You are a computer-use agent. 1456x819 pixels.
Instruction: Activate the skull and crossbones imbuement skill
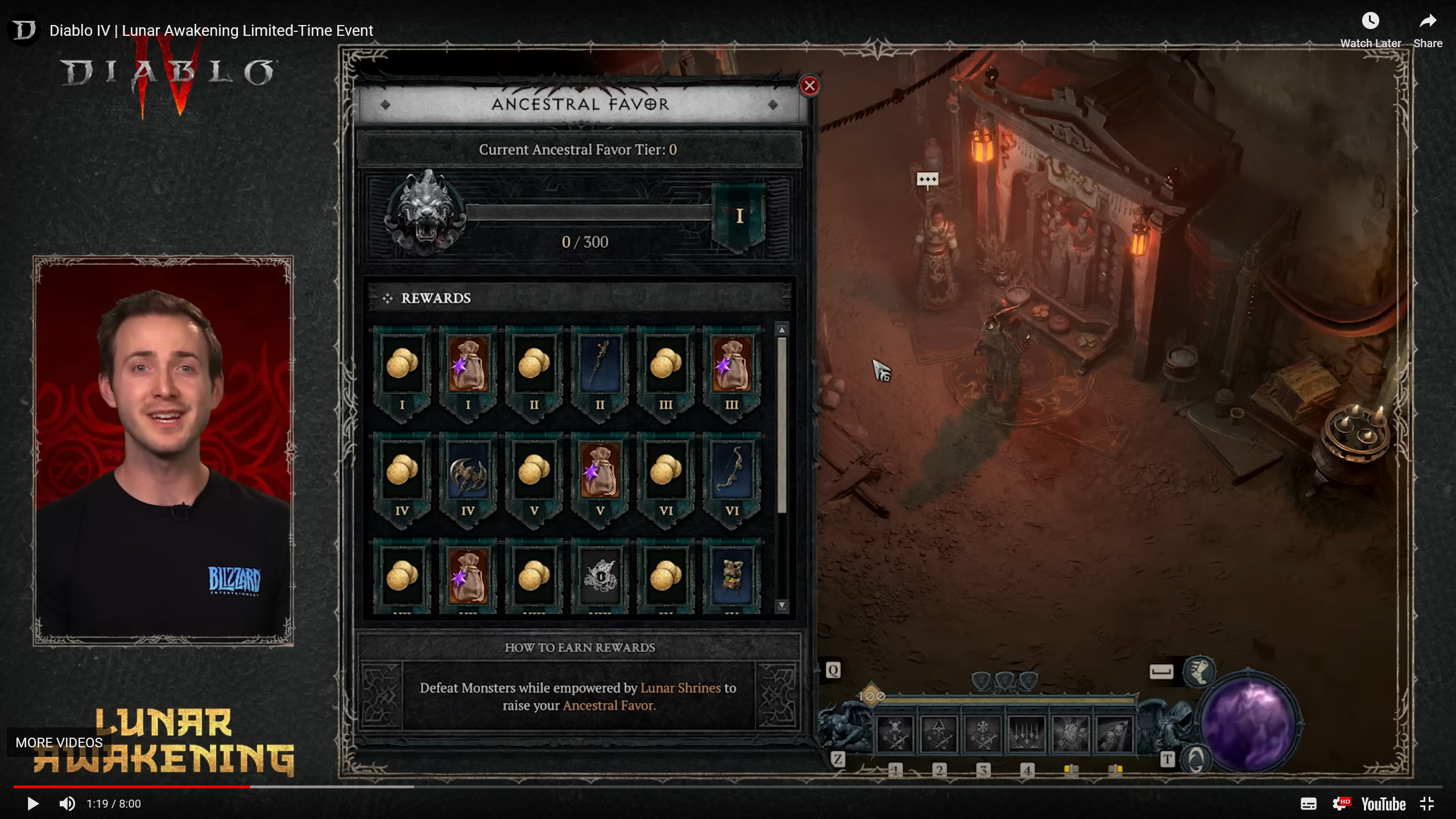pyautogui.click(x=895, y=734)
